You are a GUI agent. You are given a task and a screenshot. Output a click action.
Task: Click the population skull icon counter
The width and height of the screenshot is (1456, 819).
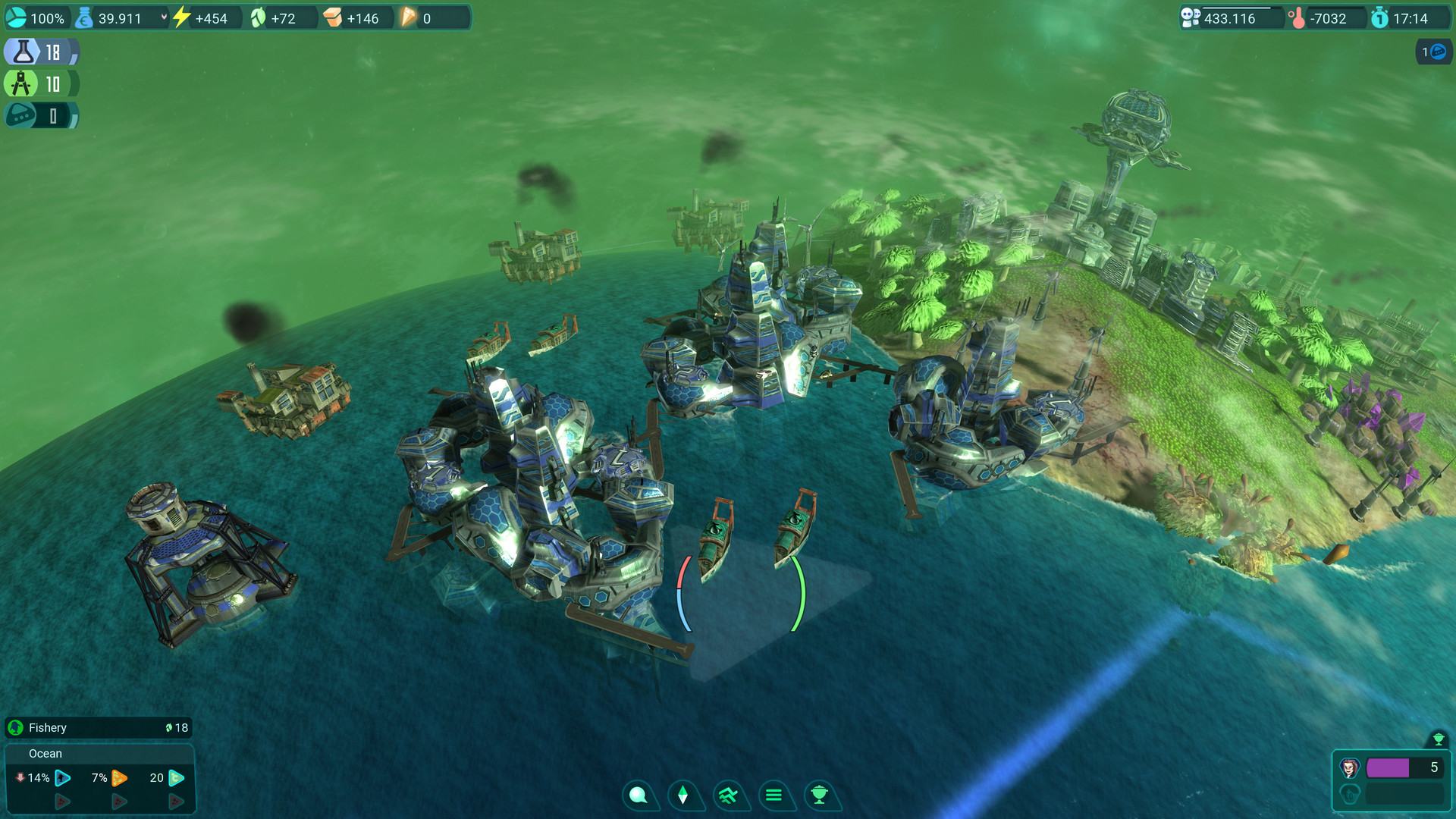[1191, 18]
